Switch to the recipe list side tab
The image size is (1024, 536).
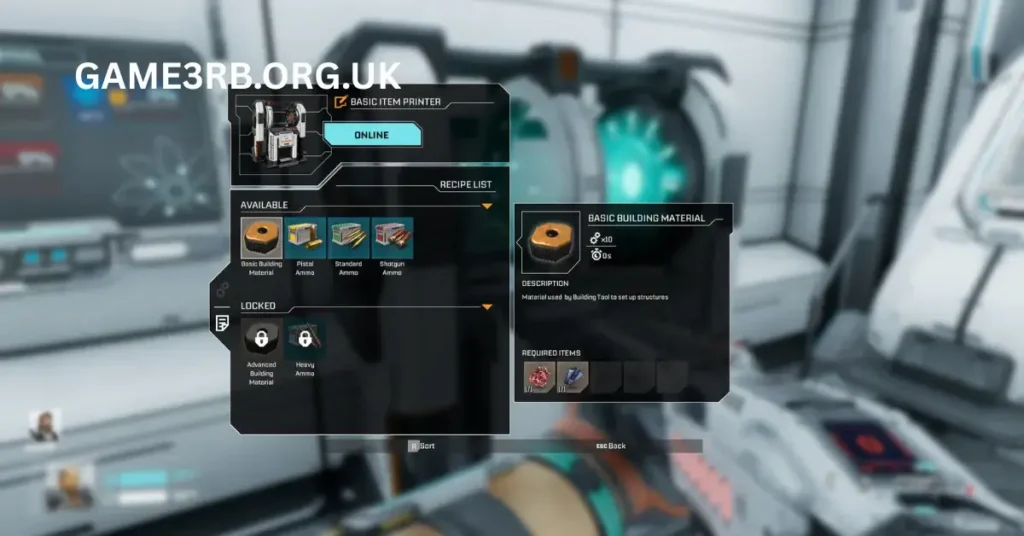pos(222,323)
